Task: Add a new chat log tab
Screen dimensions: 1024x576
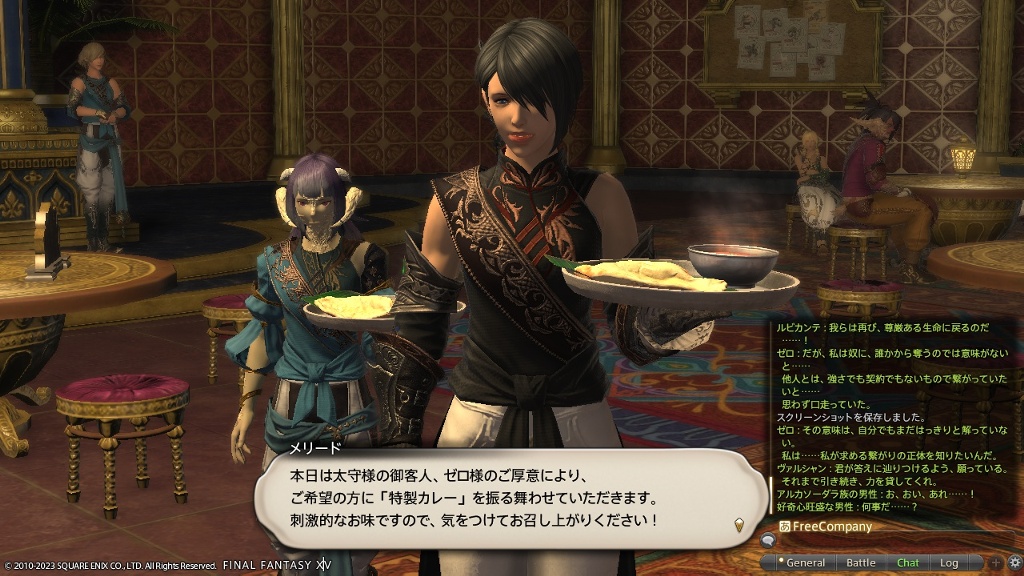Action: tap(996, 563)
